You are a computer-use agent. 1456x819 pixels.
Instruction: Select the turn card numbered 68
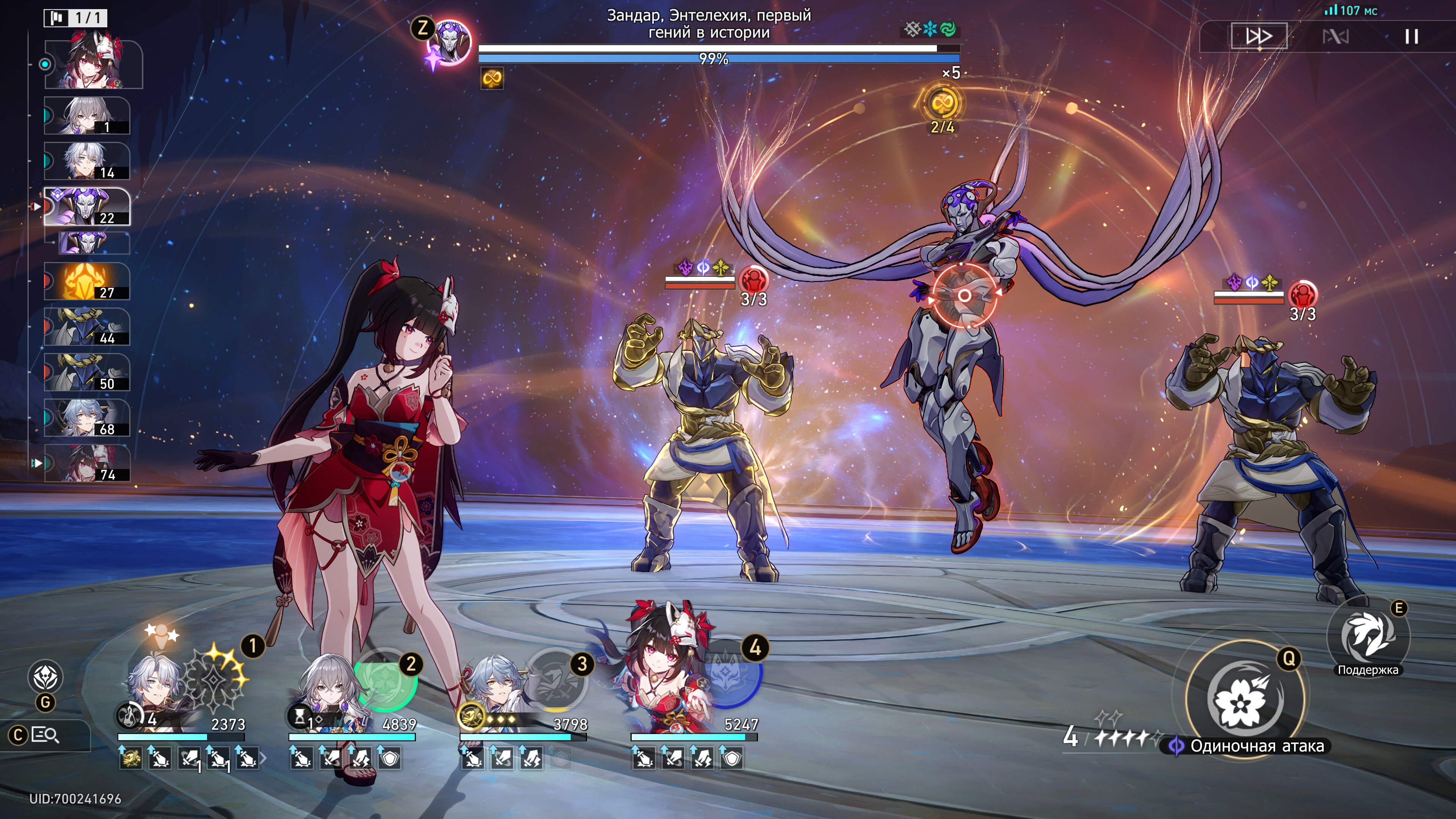[87, 418]
